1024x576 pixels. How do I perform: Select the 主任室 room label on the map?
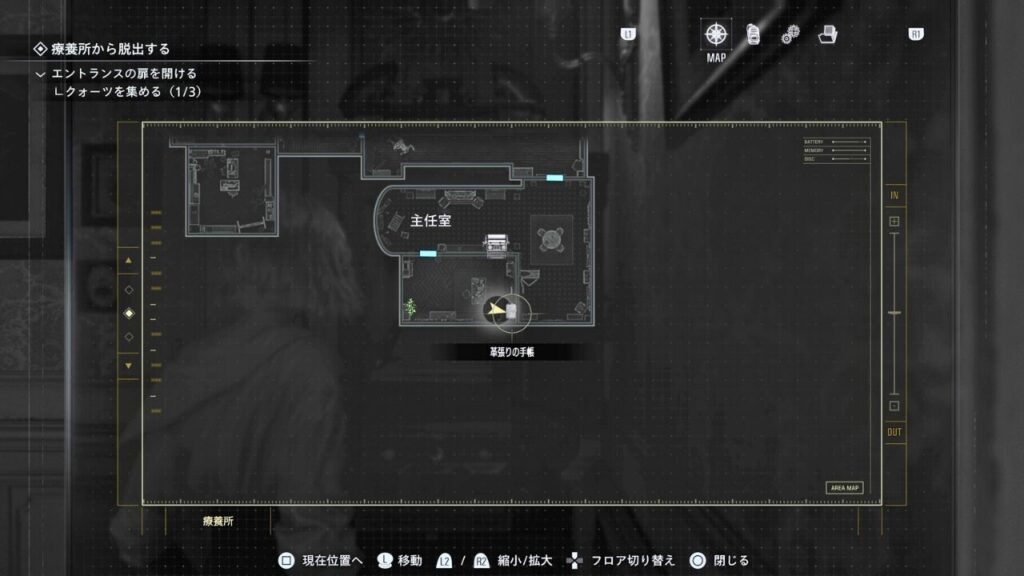coord(431,221)
